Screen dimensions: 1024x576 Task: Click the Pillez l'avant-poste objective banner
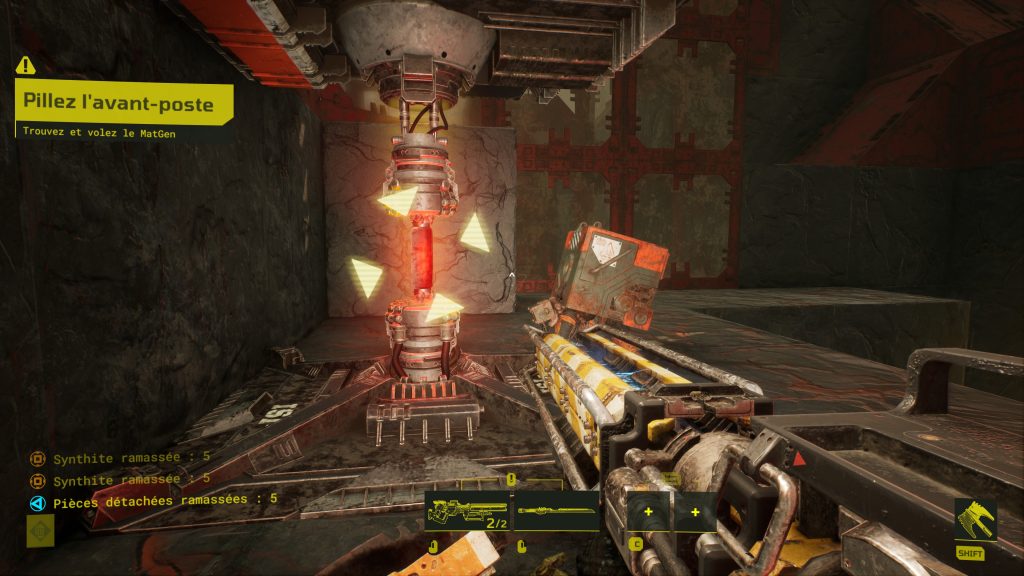(x=124, y=103)
